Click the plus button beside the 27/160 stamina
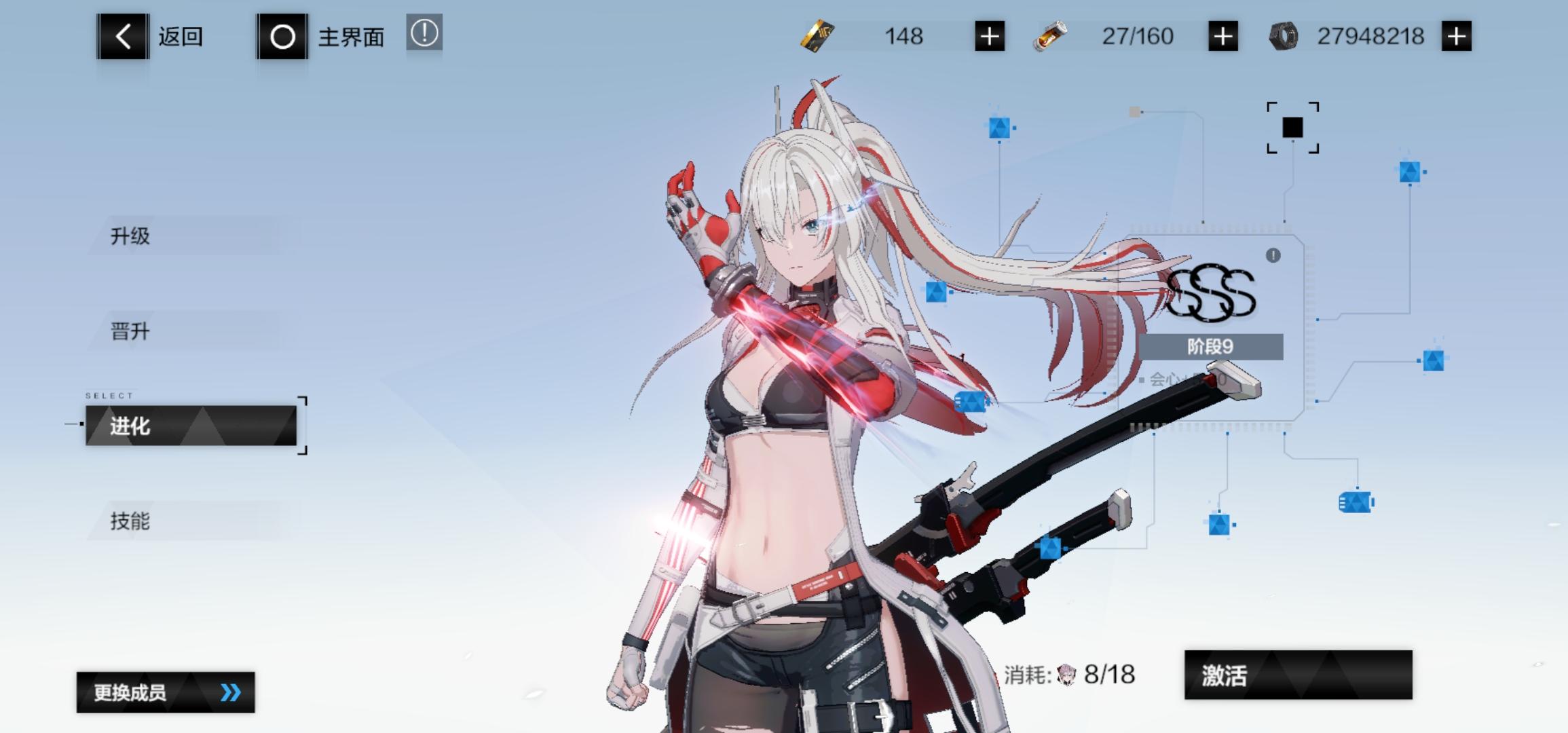The width and height of the screenshot is (1568, 733). click(x=1224, y=36)
